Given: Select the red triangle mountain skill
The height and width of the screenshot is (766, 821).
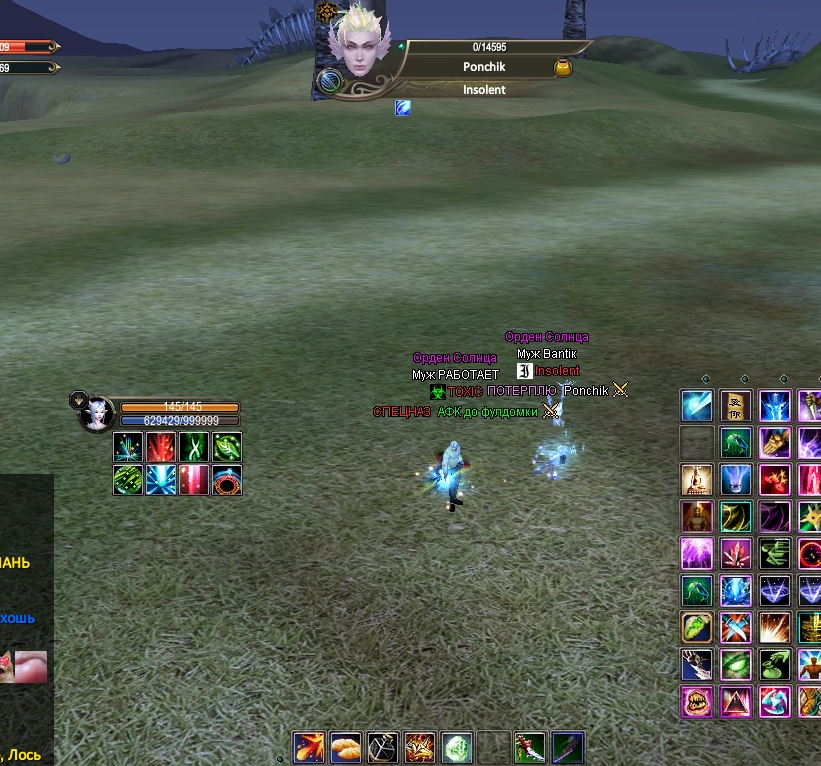Looking at the screenshot, I should (736, 701).
